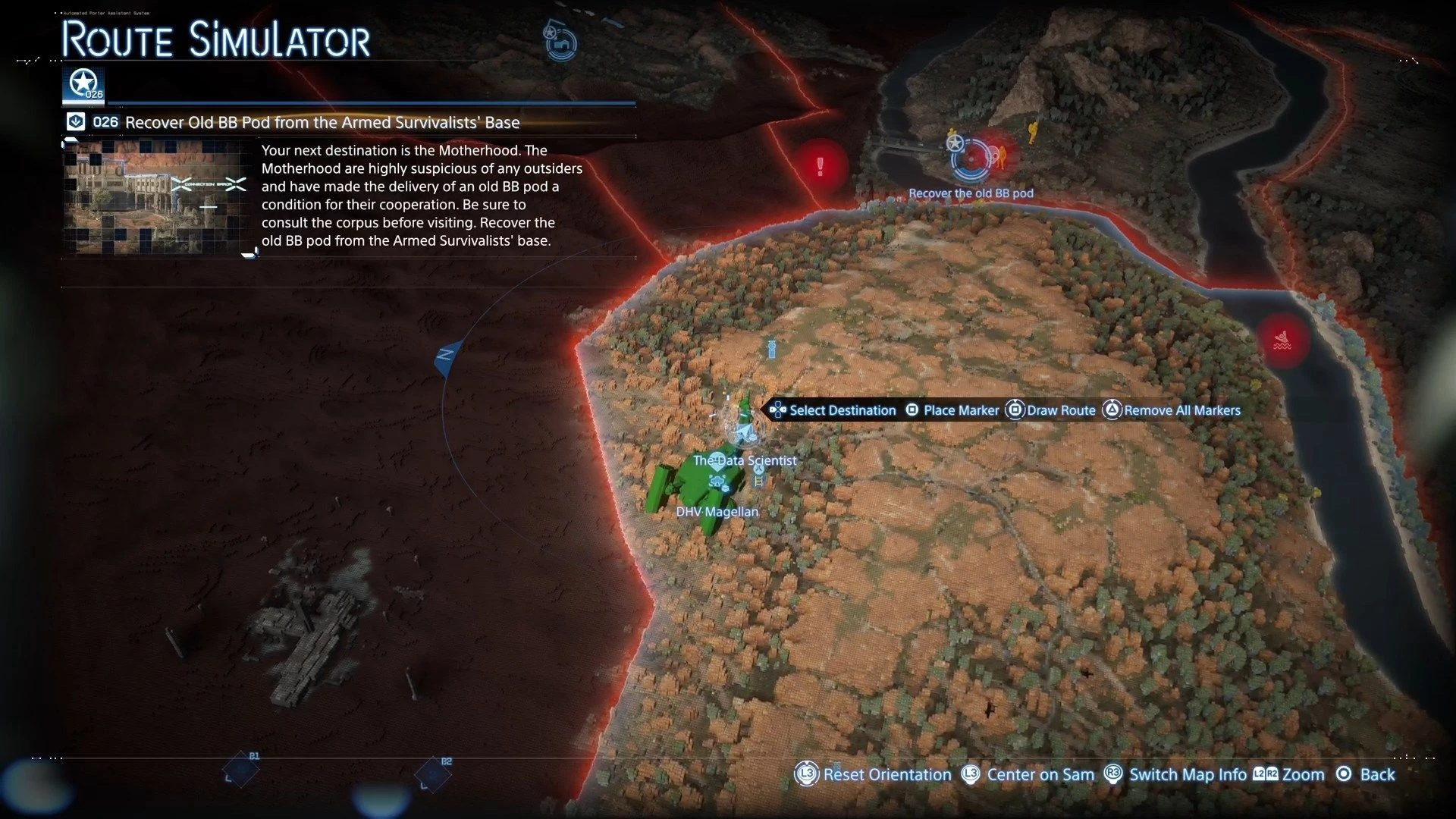This screenshot has width=1456, height=819.
Task: Select the blue facility order marker up north
Action: pos(560,42)
